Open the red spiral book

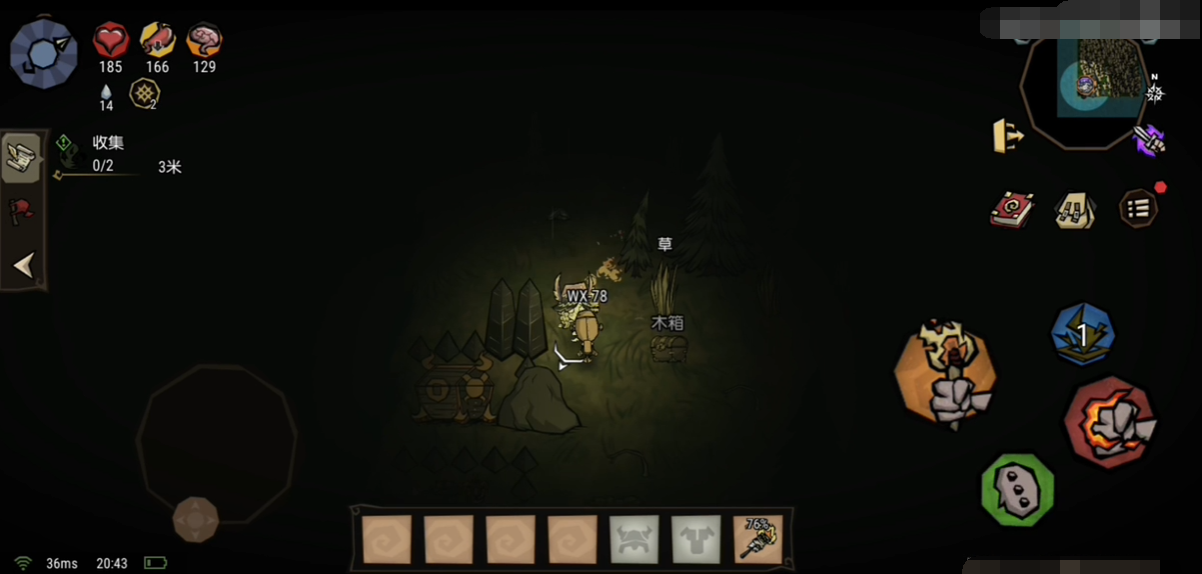click(1010, 210)
